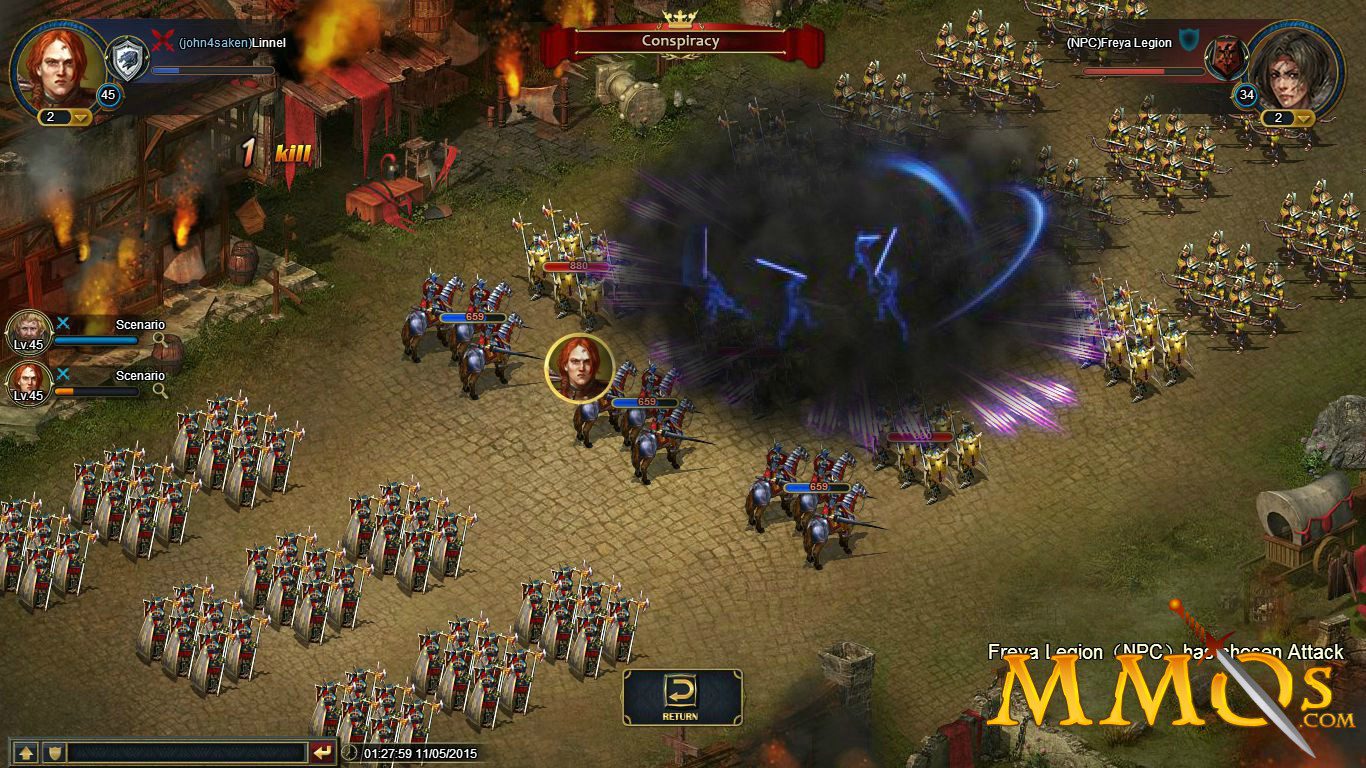The height and width of the screenshot is (768, 1366).
Task: Click the red send arrow on the chat bar
Action: pos(322,753)
